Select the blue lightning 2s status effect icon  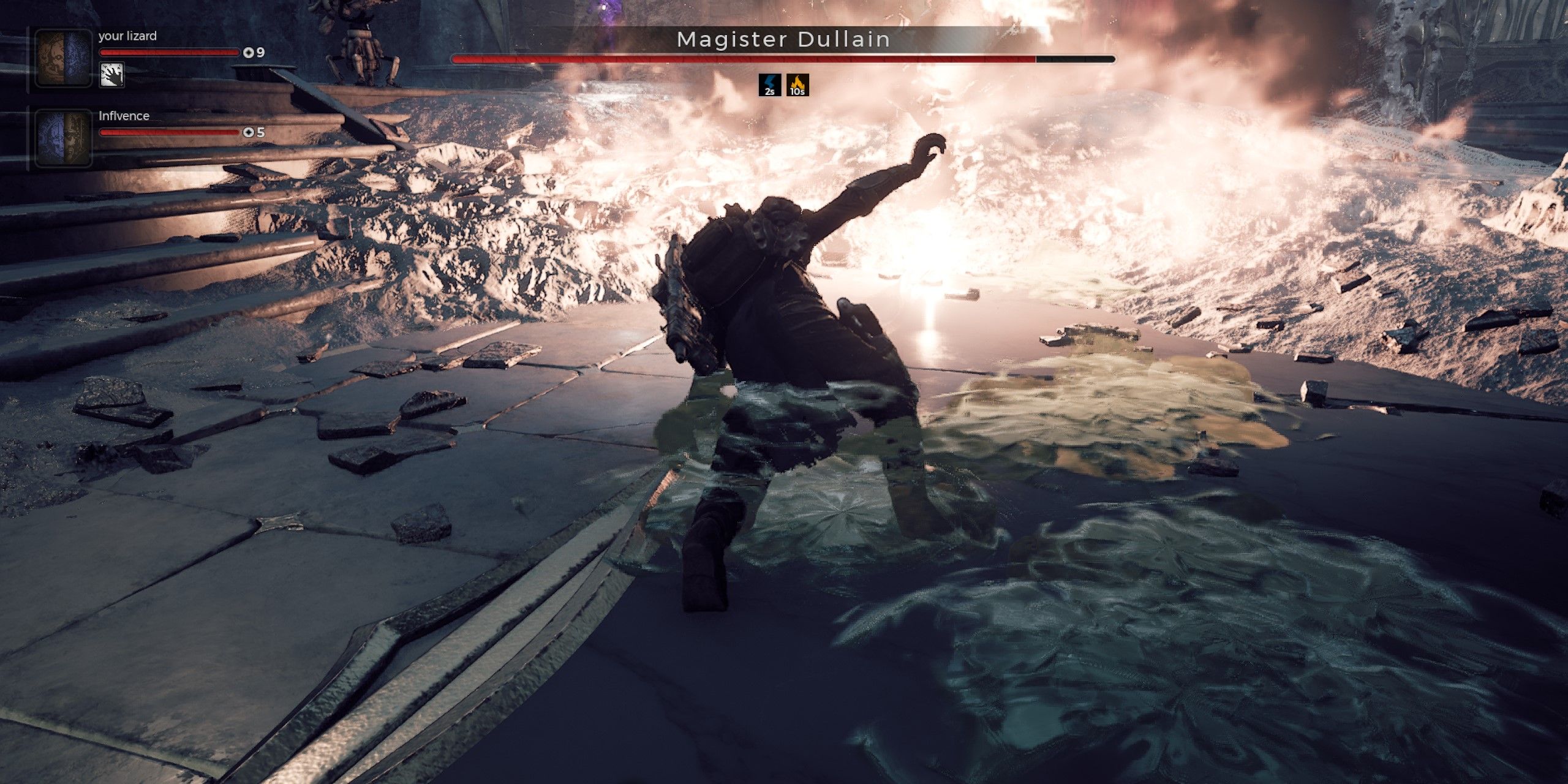tap(771, 84)
